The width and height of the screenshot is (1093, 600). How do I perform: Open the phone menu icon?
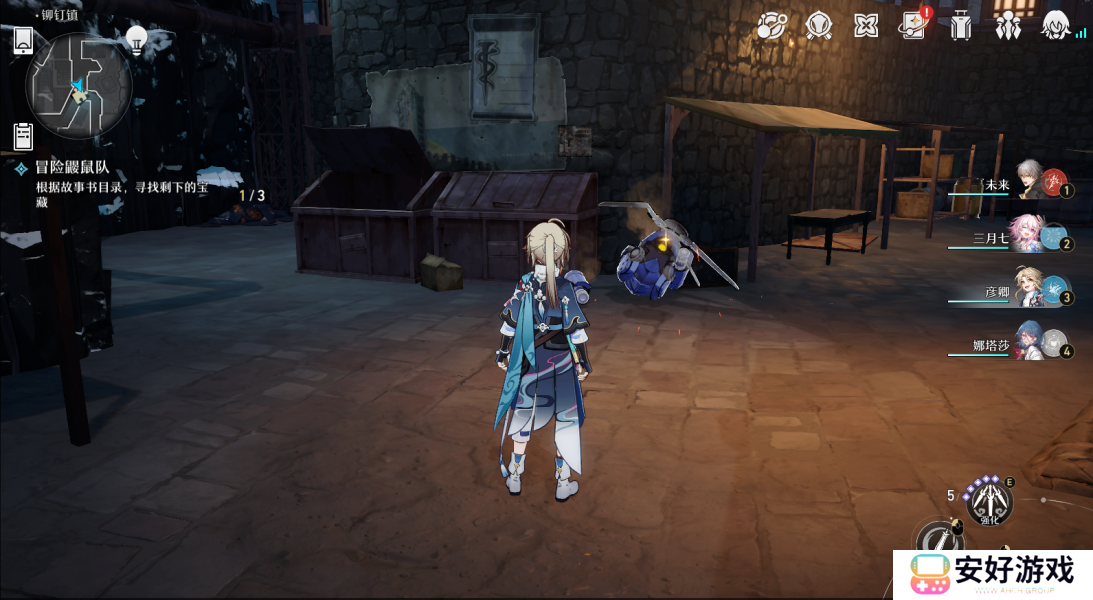pos(24,41)
